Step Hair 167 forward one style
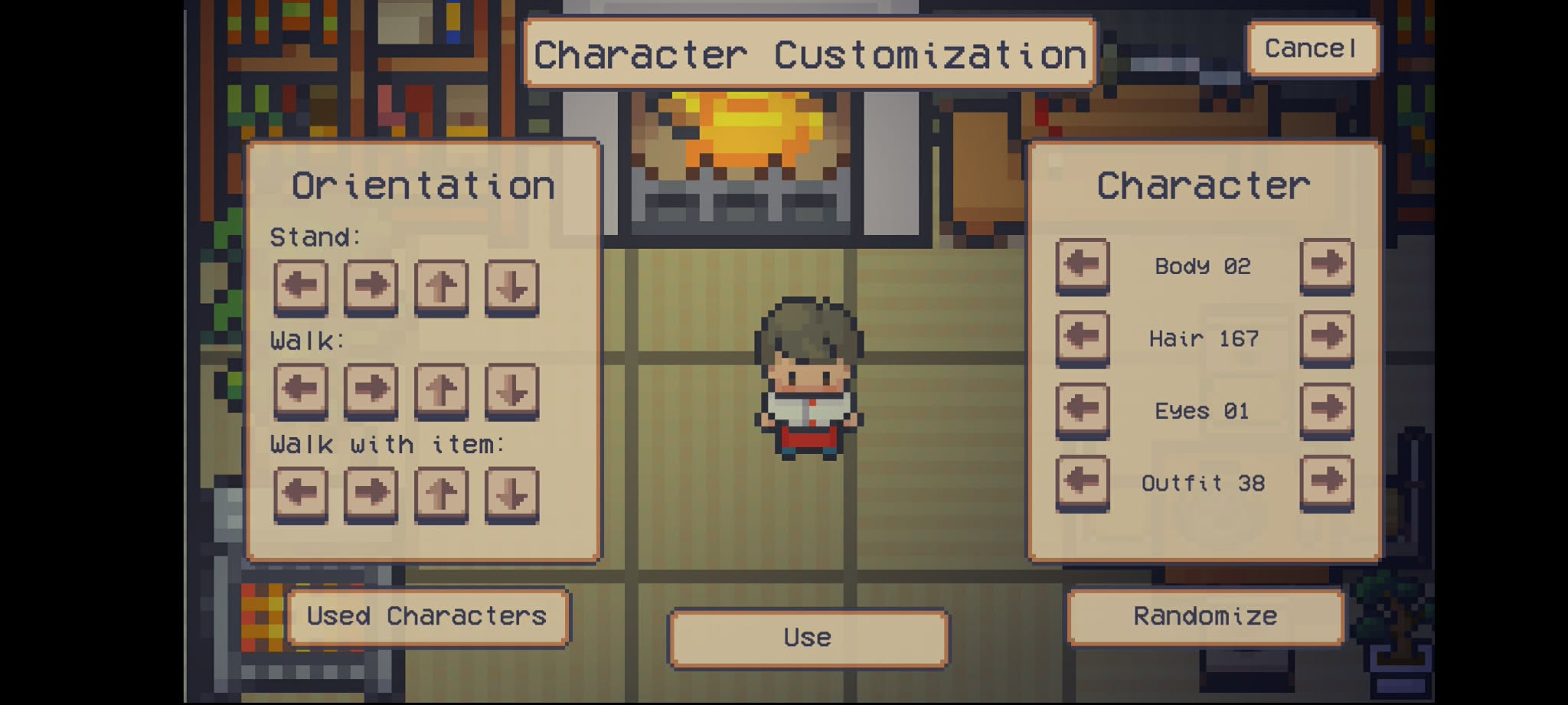The width and height of the screenshot is (1568, 705). [x=1326, y=338]
